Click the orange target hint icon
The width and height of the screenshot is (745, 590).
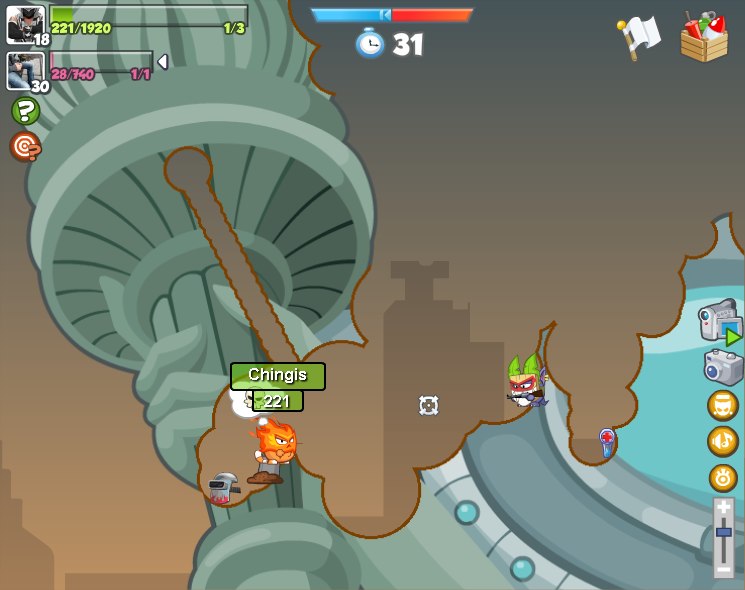[25, 147]
